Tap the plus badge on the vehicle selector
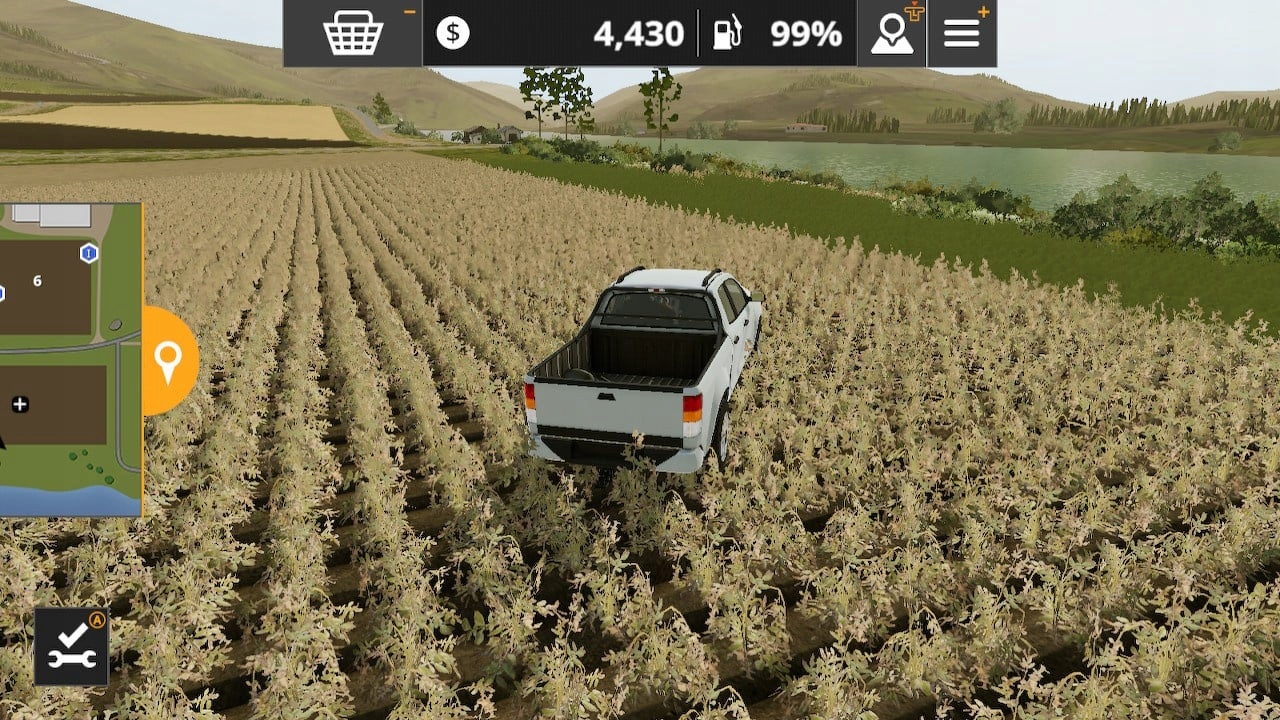This screenshot has width=1280, height=720. click(916, 12)
